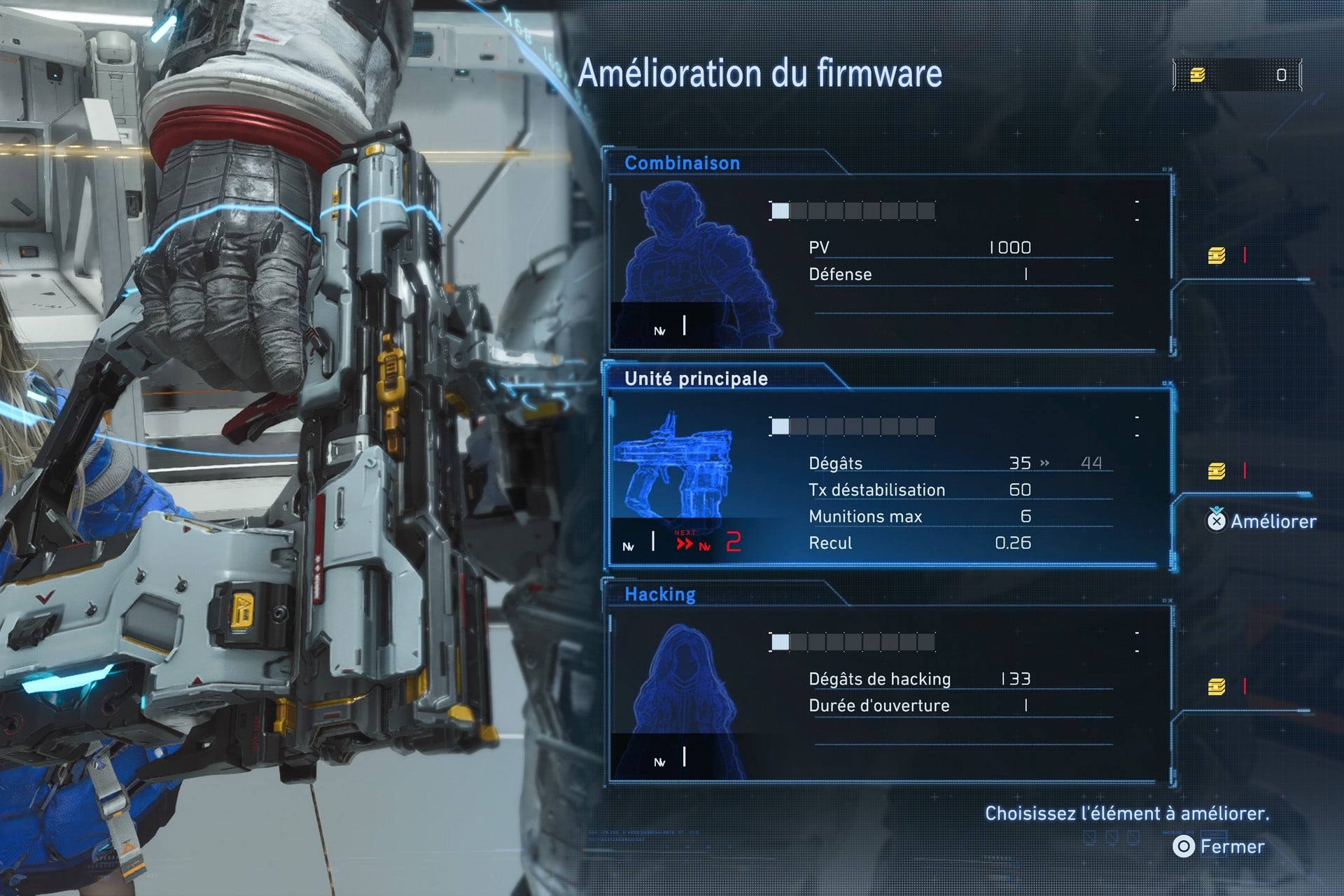The image size is (1344, 896).
Task: Open the Hacking upgrade panel
Action: pyautogui.click(x=889, y=693)
